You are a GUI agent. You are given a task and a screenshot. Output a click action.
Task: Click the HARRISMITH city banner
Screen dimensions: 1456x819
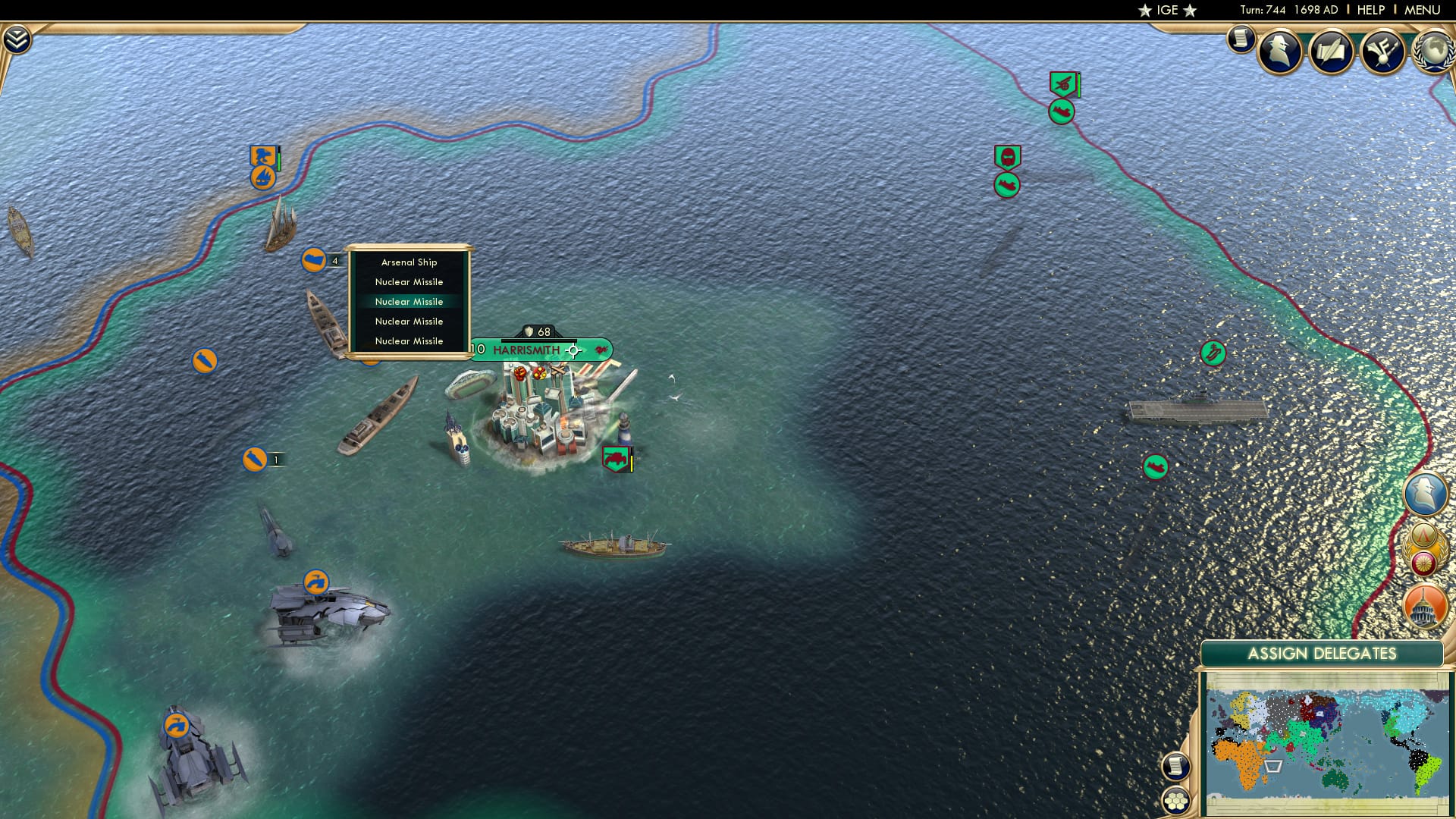pyautogui.click(x=526, y=350)
